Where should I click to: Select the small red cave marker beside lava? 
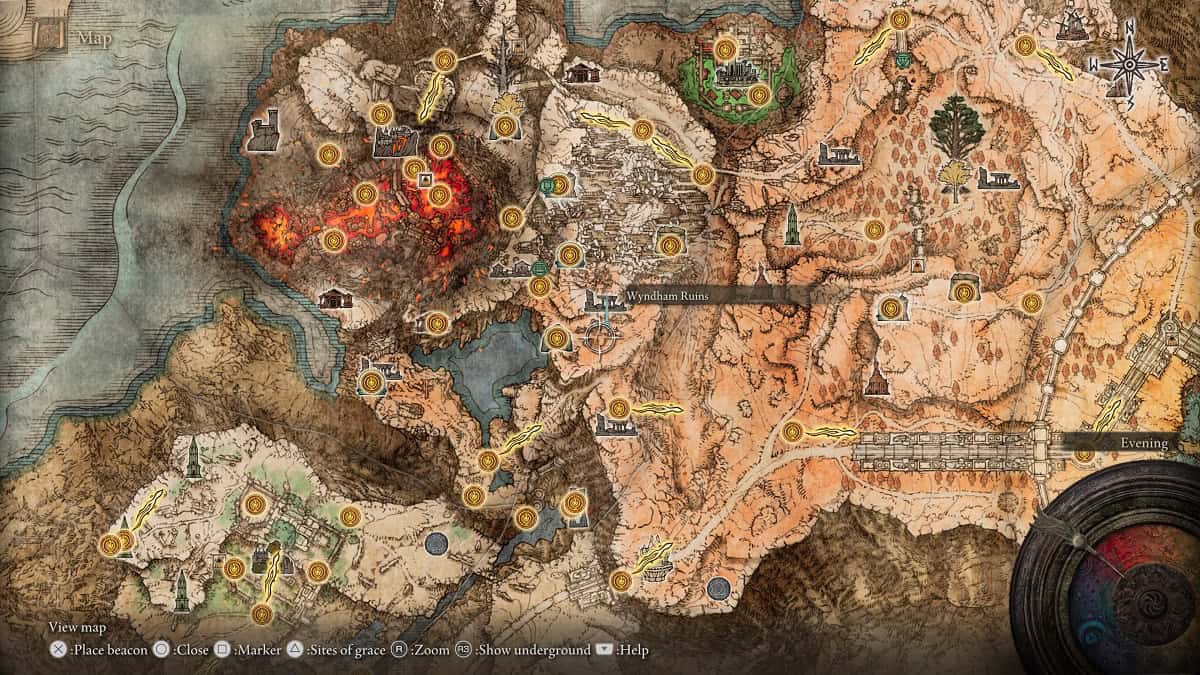[425, 180]
